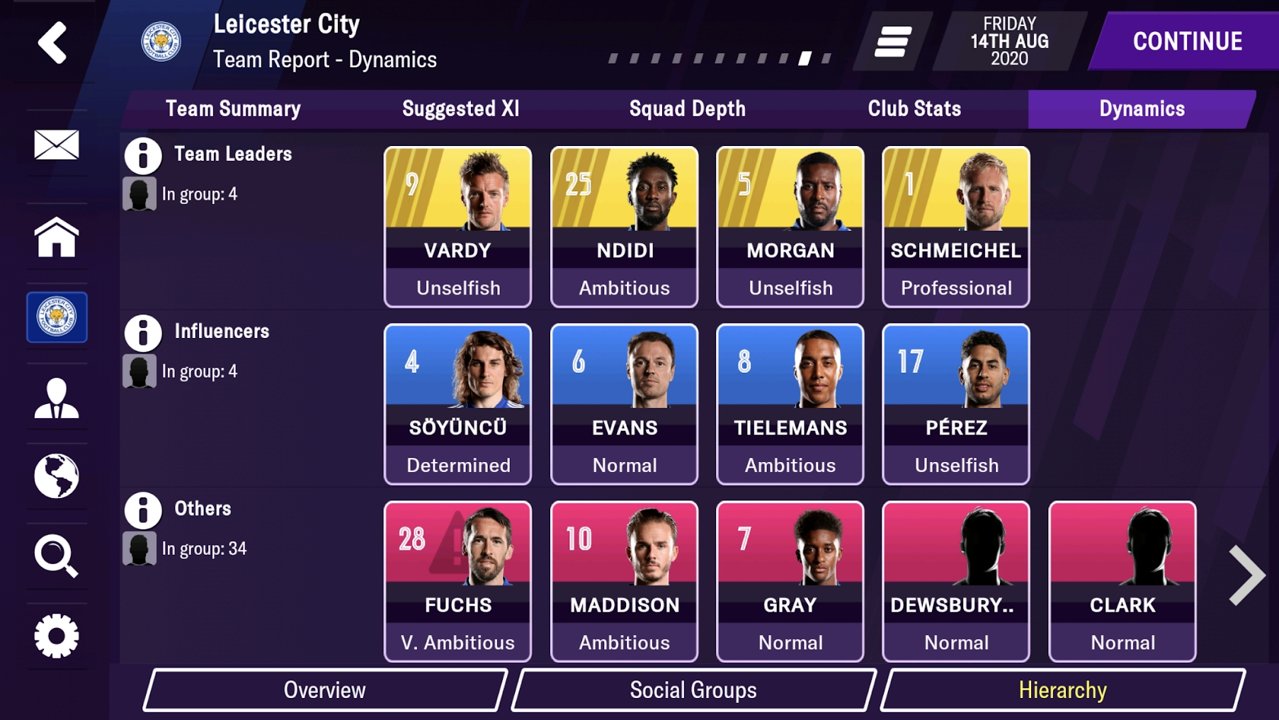The image size is (1279, 720).
Task: Switch to the Overview view
Action: pyautogui.click(x=325, y=690)
